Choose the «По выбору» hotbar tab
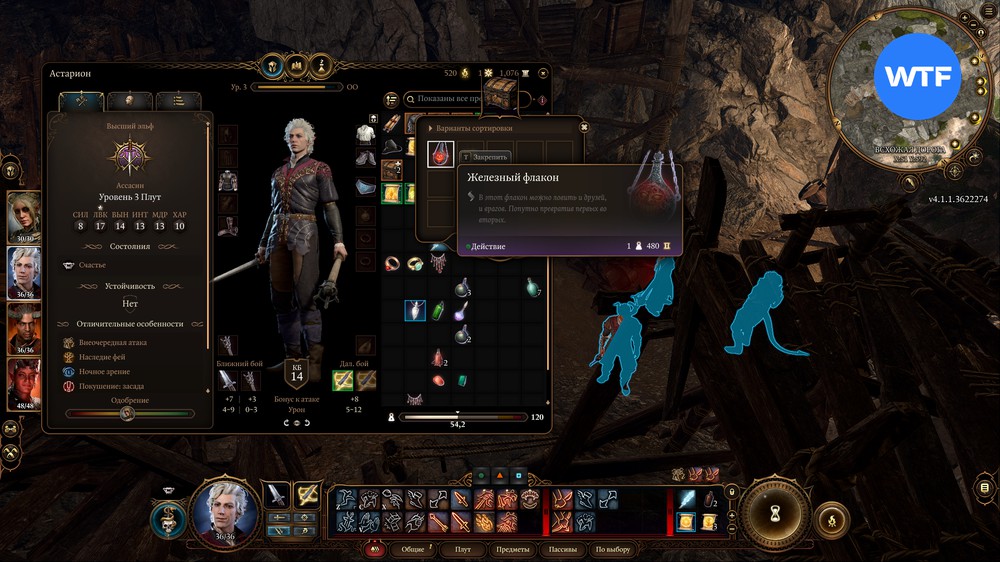 613,550
